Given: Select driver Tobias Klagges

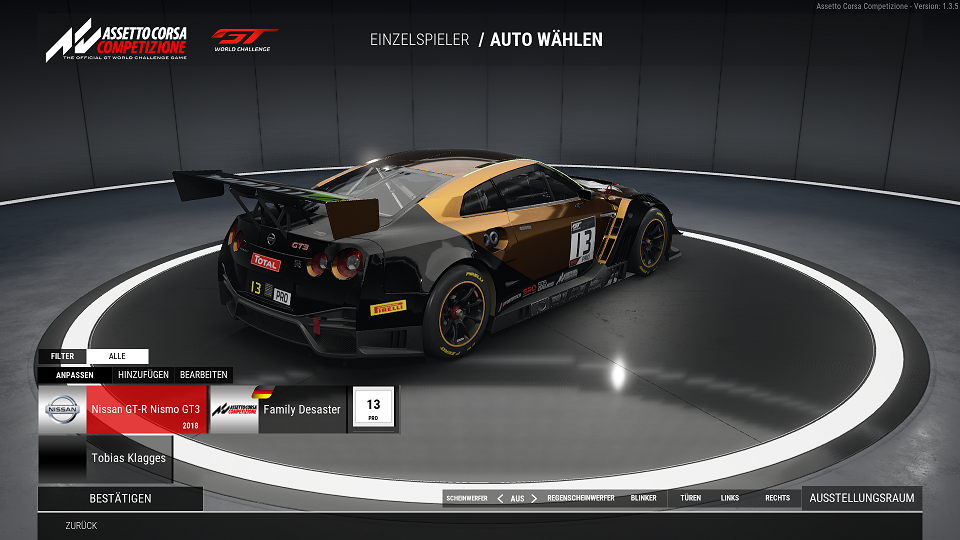Looking at the screenshot, I should coord(103,458).
